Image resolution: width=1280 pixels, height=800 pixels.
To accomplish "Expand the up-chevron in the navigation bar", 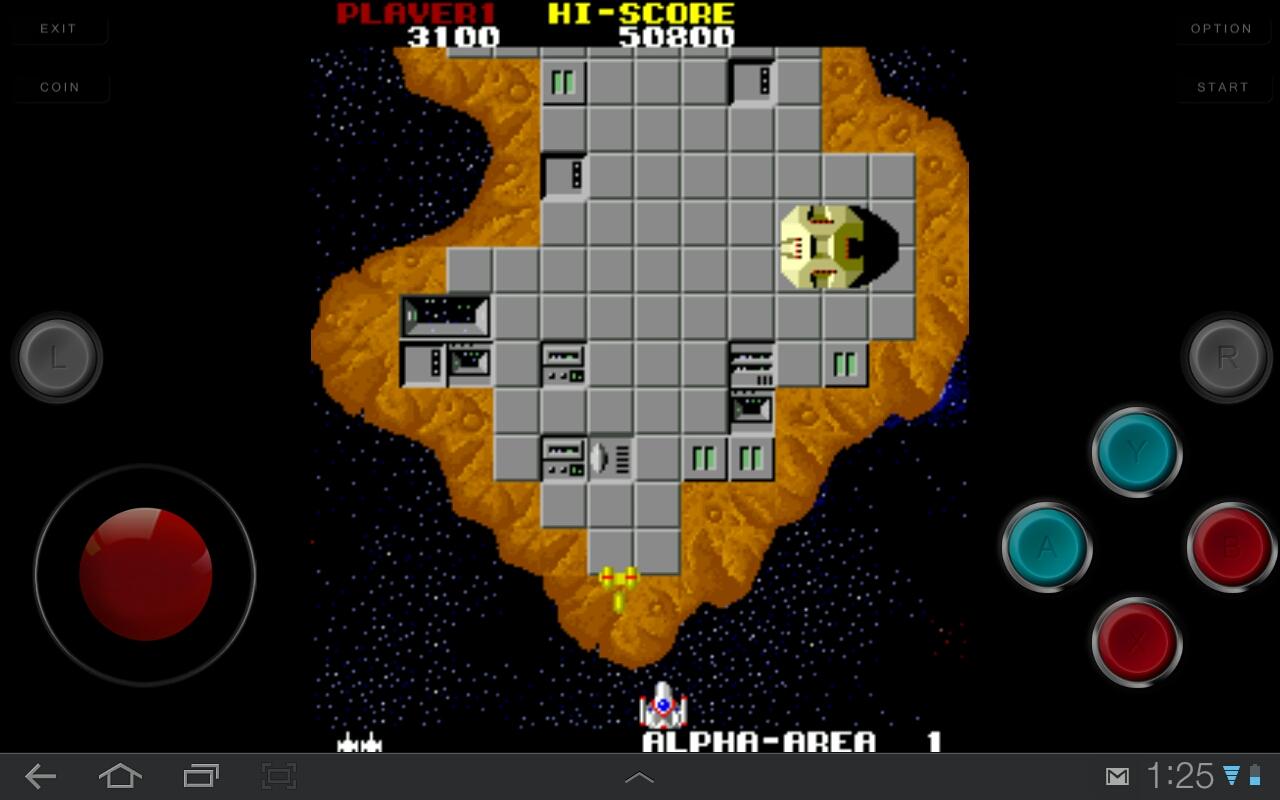I will coord(639,777).
